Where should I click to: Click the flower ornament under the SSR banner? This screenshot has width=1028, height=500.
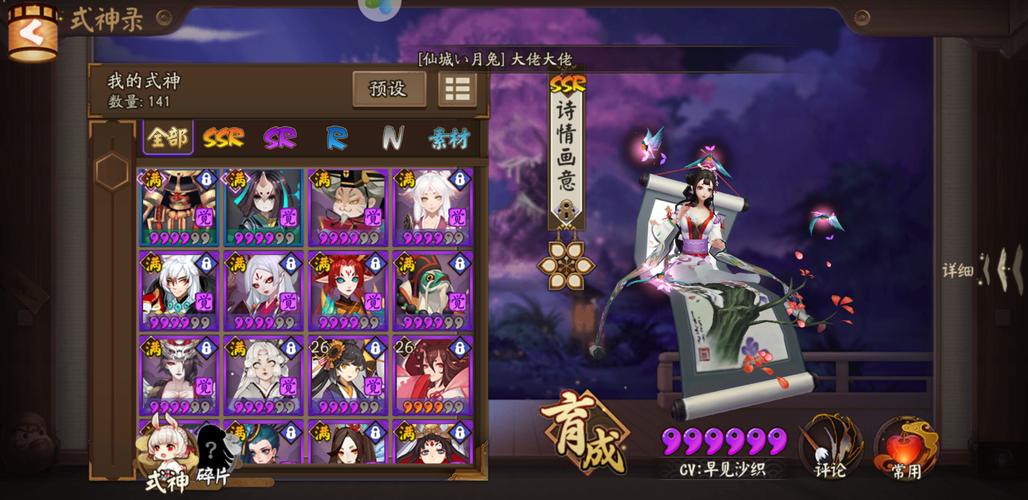pyautogui.click(x=566, y=264)
